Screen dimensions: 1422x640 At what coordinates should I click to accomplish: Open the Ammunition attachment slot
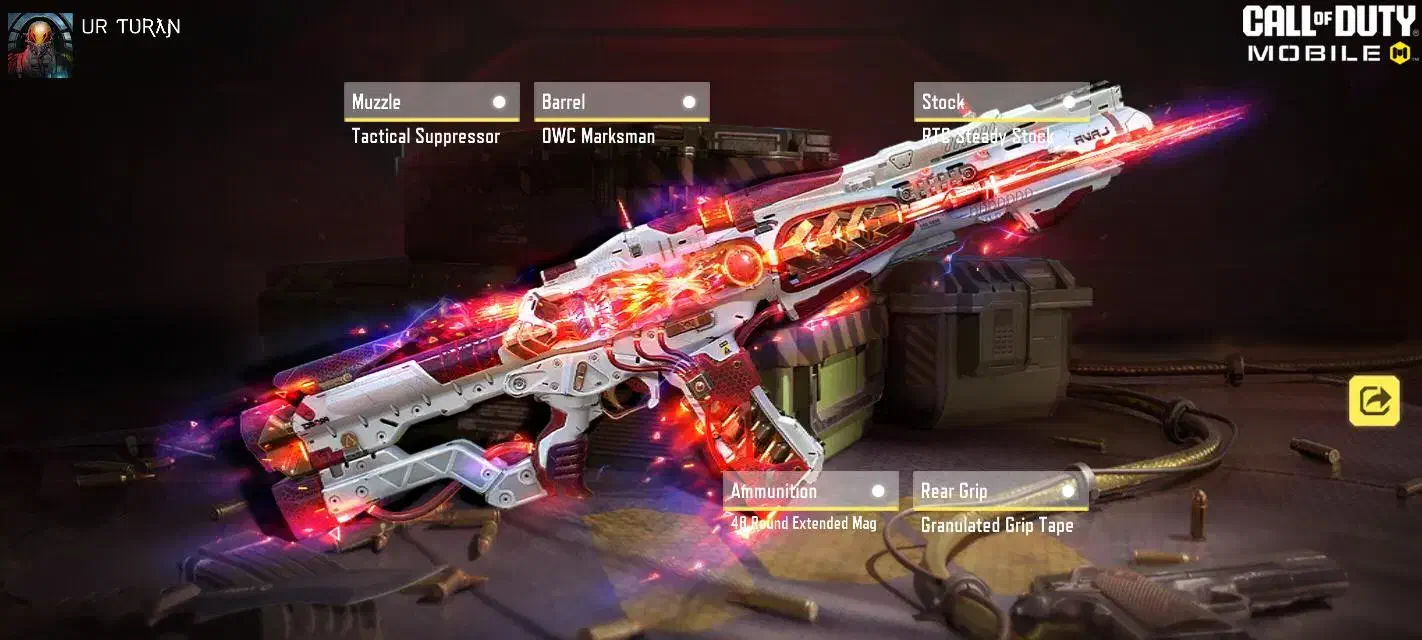[x=810, y=491]
